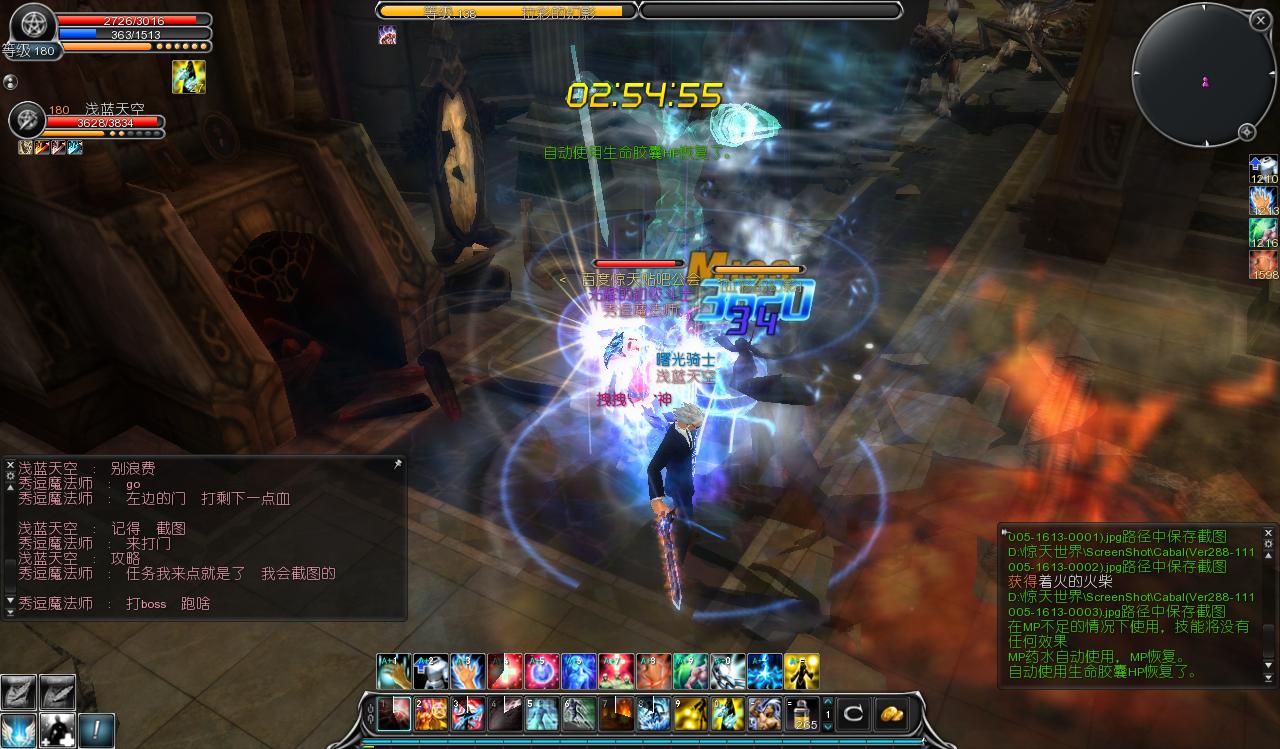Click the gold coins button on the hotbar
The width and height of the screenshot is (1280, 749).
pos(890,714)
